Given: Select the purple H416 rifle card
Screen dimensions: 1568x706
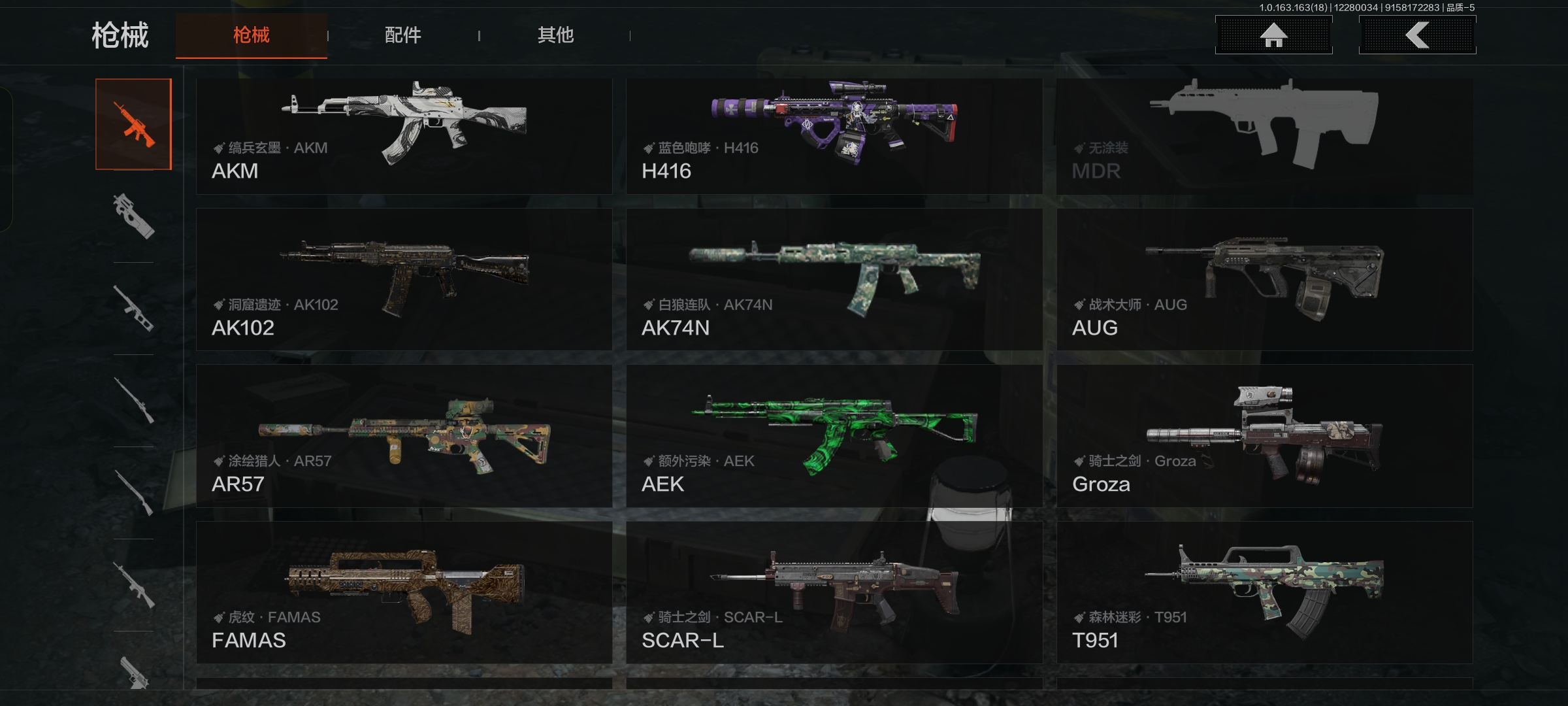Looking at the screenshot, I should pyautogui.click(x=834, y=136).
